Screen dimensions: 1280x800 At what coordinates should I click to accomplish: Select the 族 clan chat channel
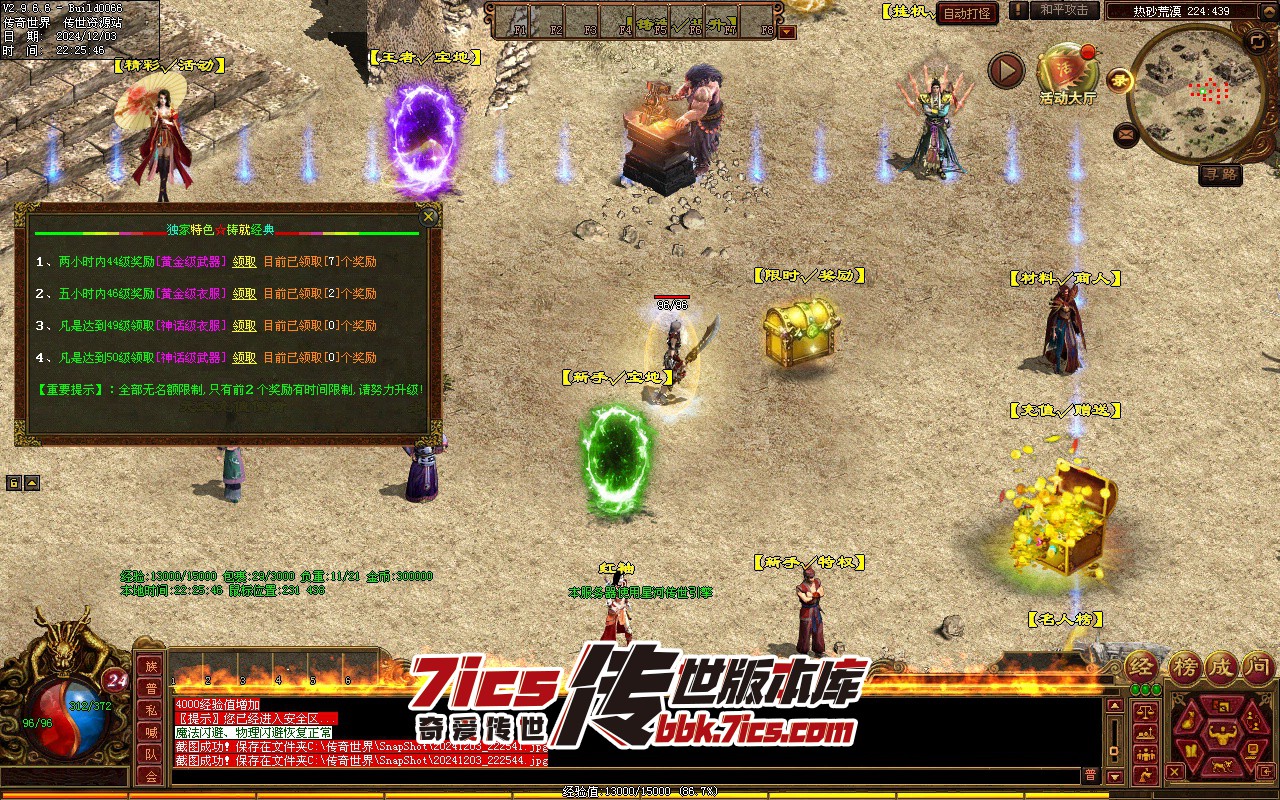(150, 667)
